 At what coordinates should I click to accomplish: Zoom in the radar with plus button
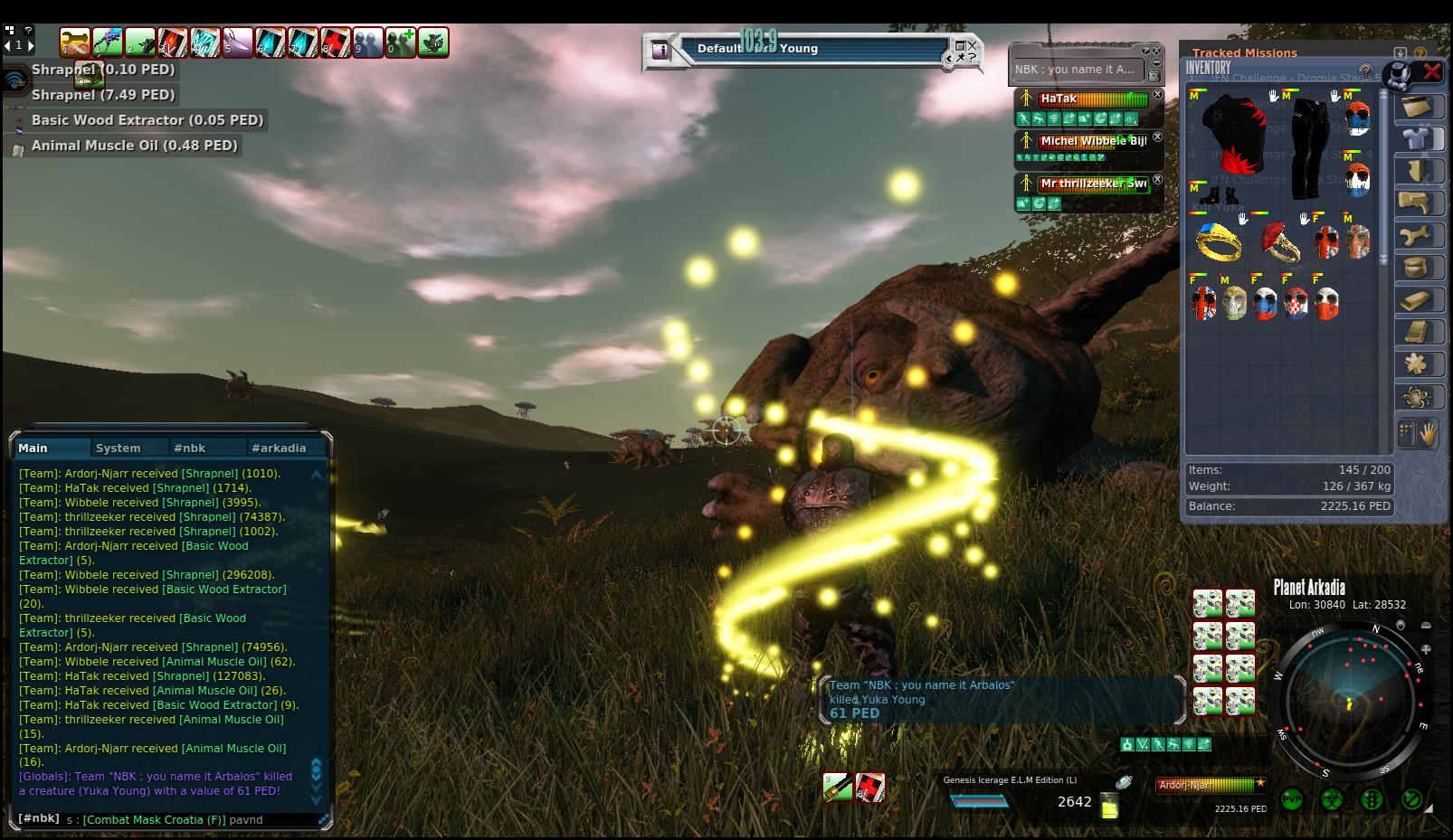click(x=1426, y=649)
